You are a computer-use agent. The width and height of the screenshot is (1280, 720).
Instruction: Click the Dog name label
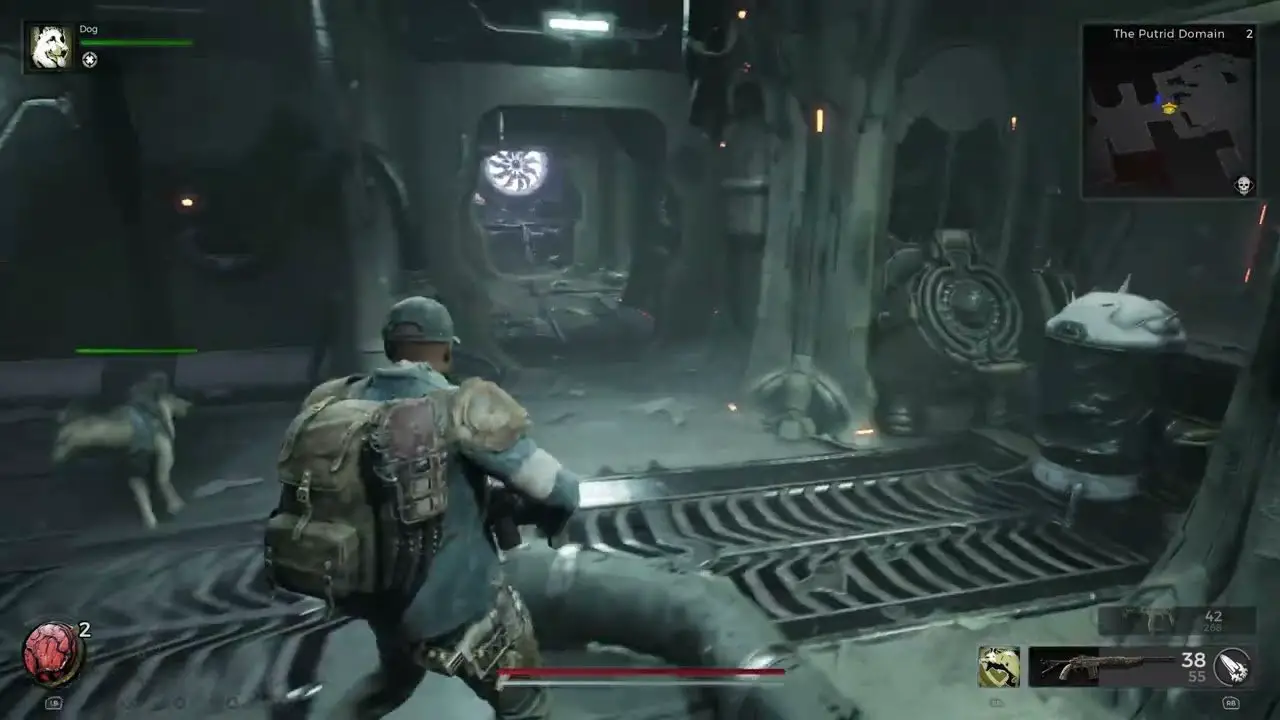click(x=88, y=29)
